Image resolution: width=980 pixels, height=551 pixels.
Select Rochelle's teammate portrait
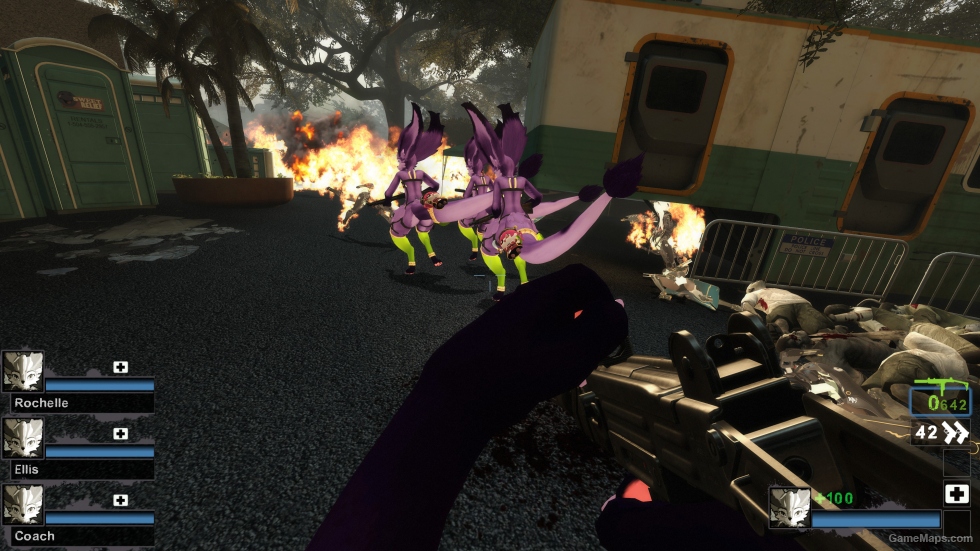22,370
